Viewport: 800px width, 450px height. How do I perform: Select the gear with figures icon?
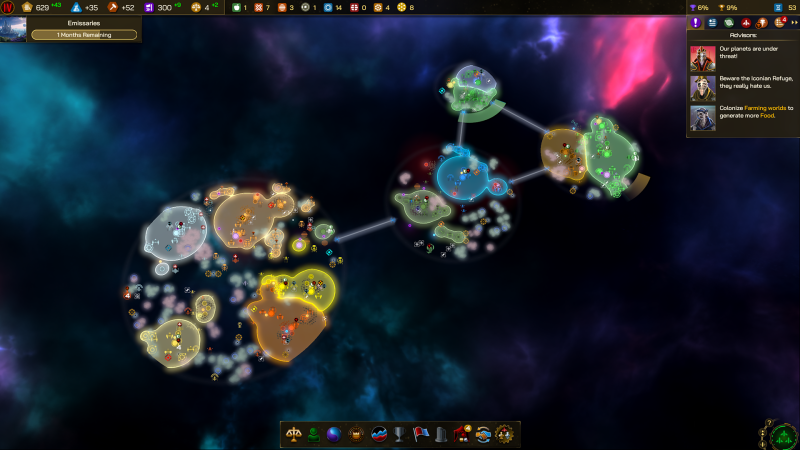point(504,434)
